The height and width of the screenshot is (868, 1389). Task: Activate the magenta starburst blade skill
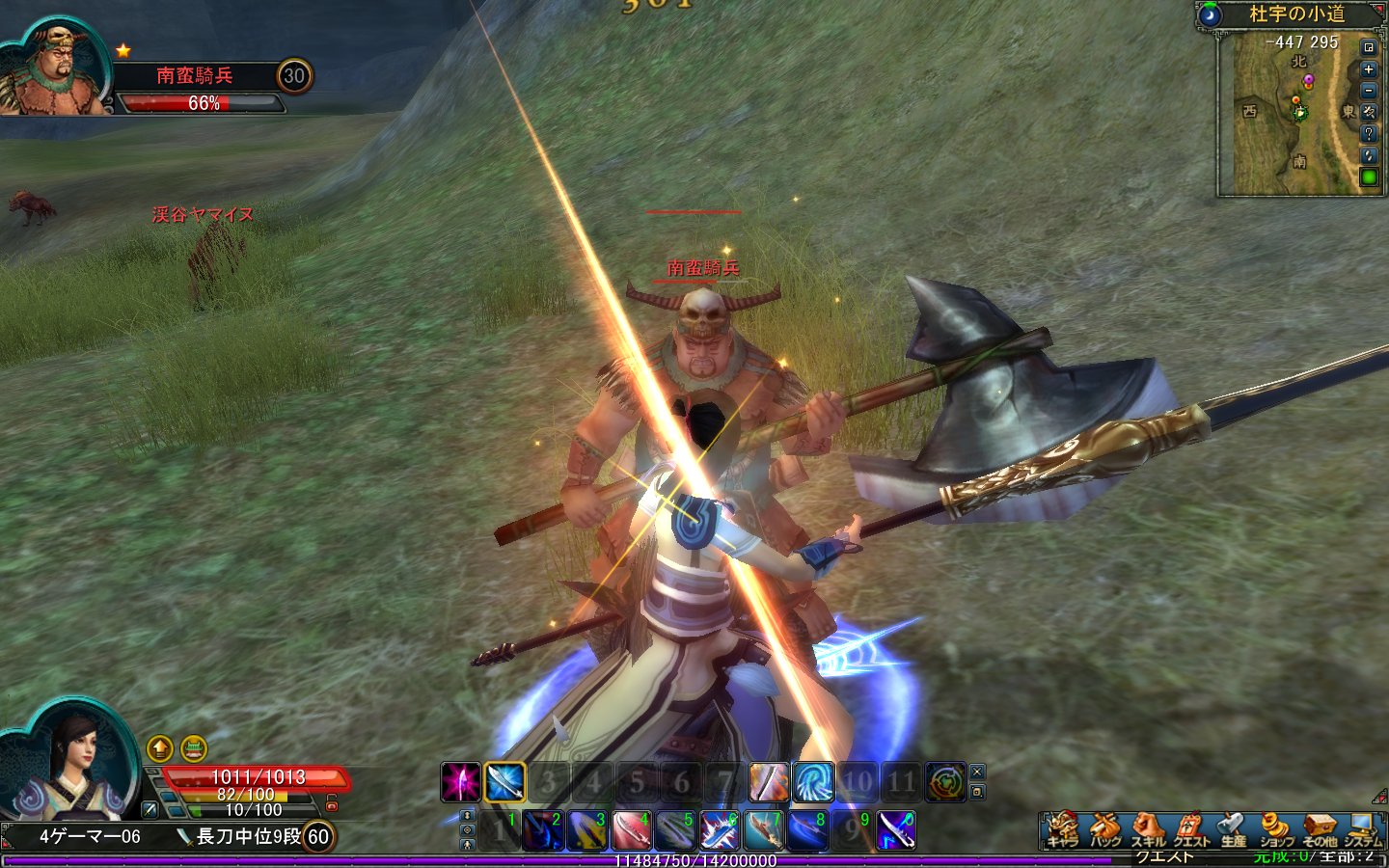click(x=461, y=782)
